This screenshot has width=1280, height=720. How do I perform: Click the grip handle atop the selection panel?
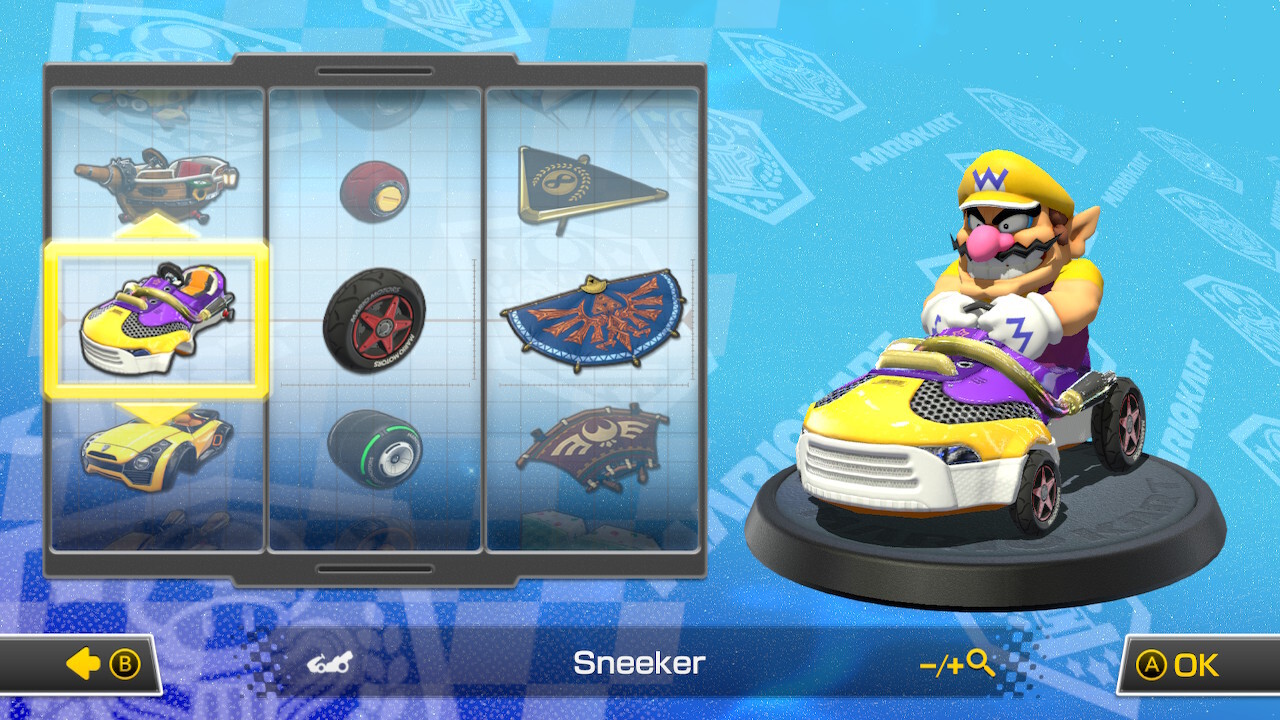375,71
